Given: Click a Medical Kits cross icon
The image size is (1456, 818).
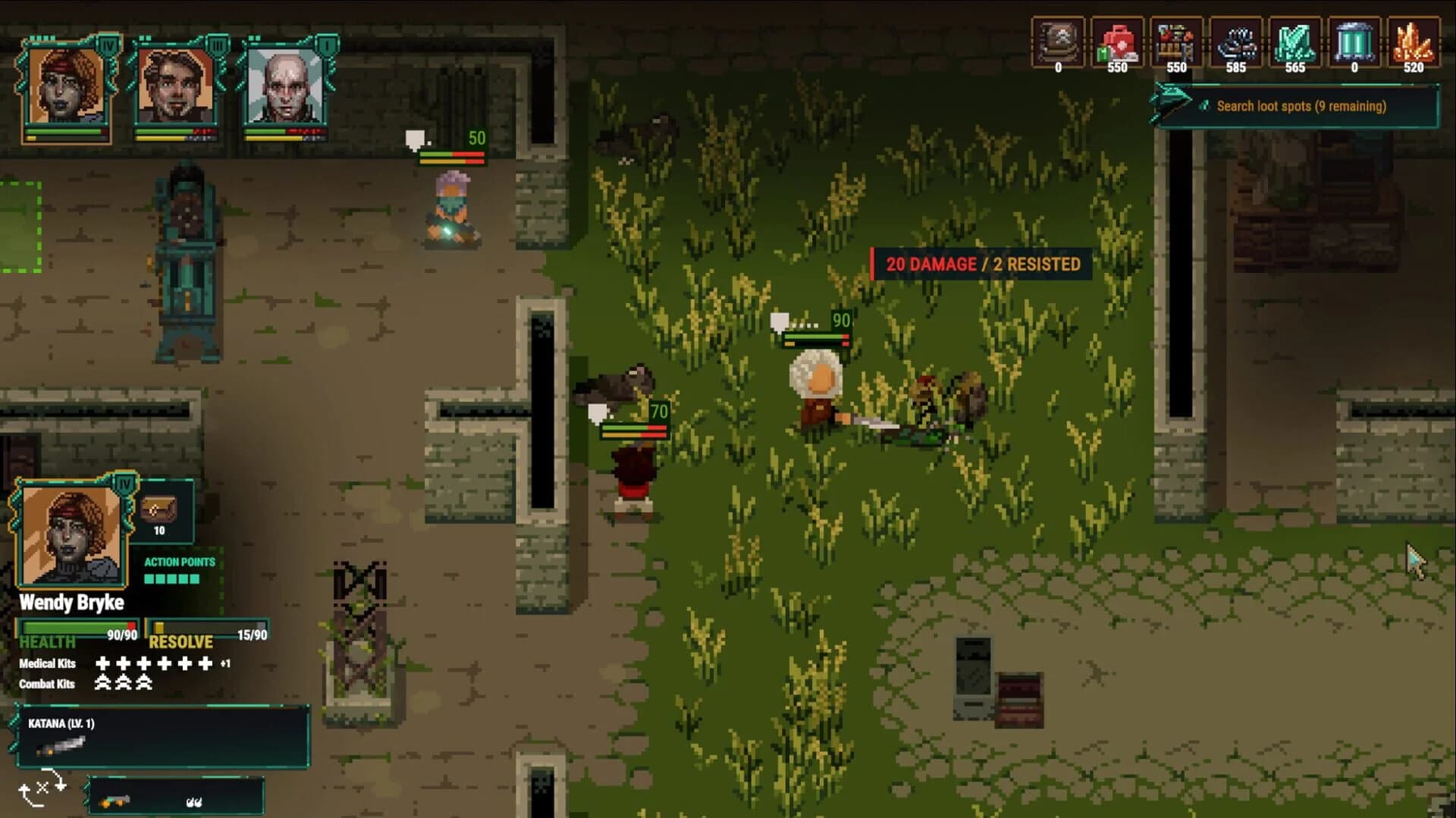Looking at the screenshot, I should pyautogui.click(x=102, y=663).
